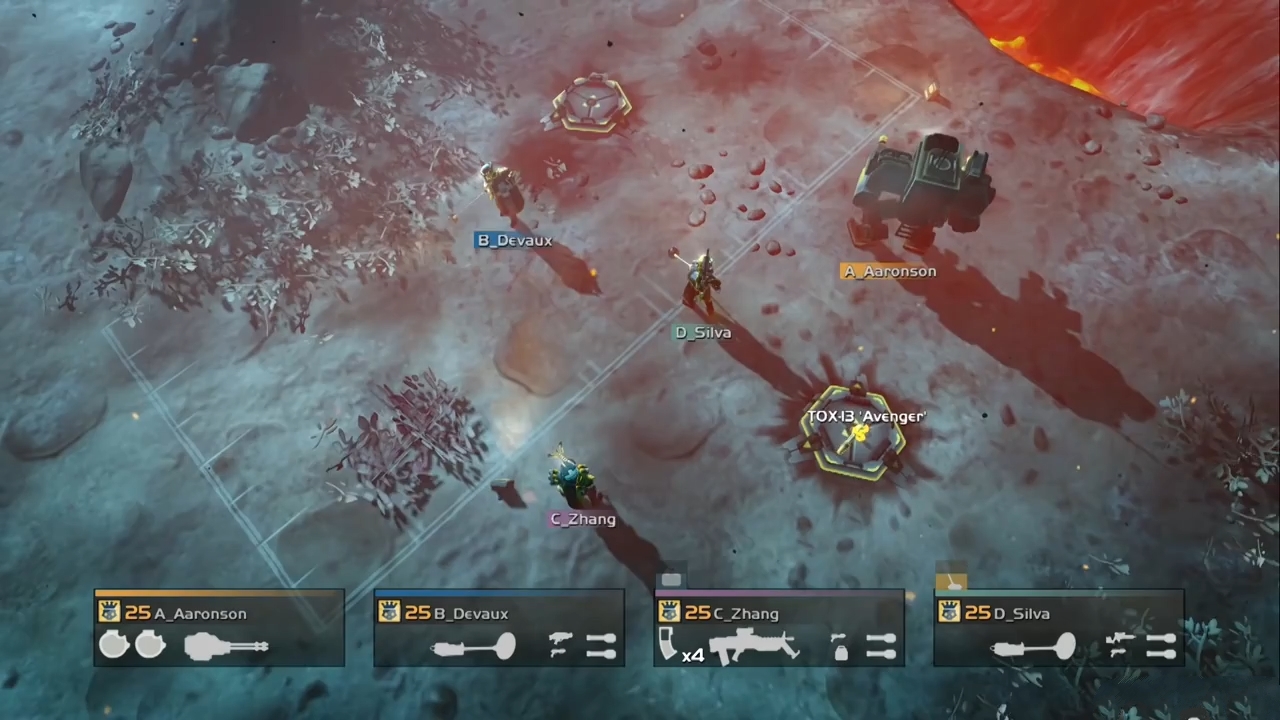
Task: Click A_Aaronson's mech minigun weapon icon
Action: point(227,647)
